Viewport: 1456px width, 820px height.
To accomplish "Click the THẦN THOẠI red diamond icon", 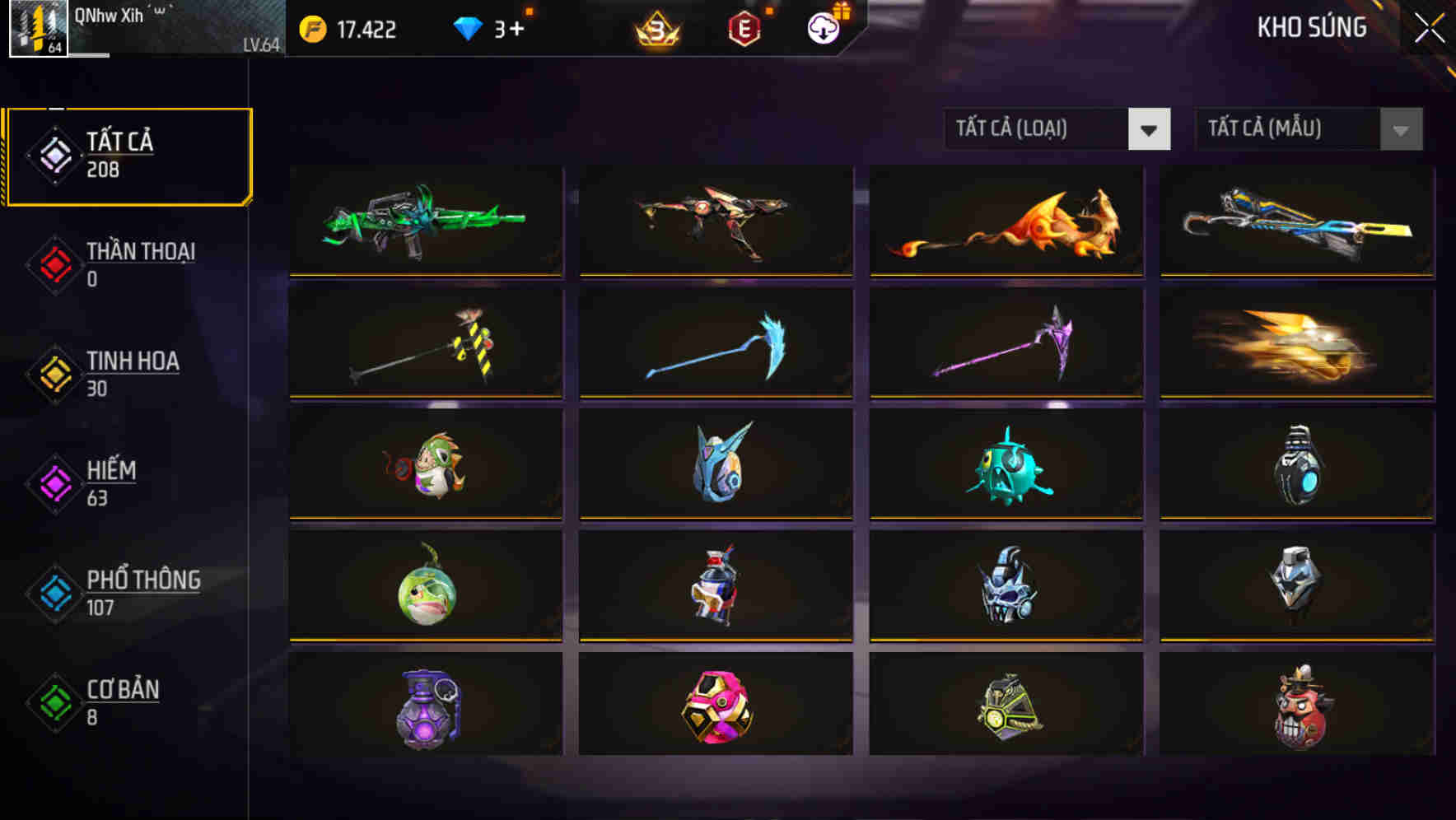I will click(54, 263).
